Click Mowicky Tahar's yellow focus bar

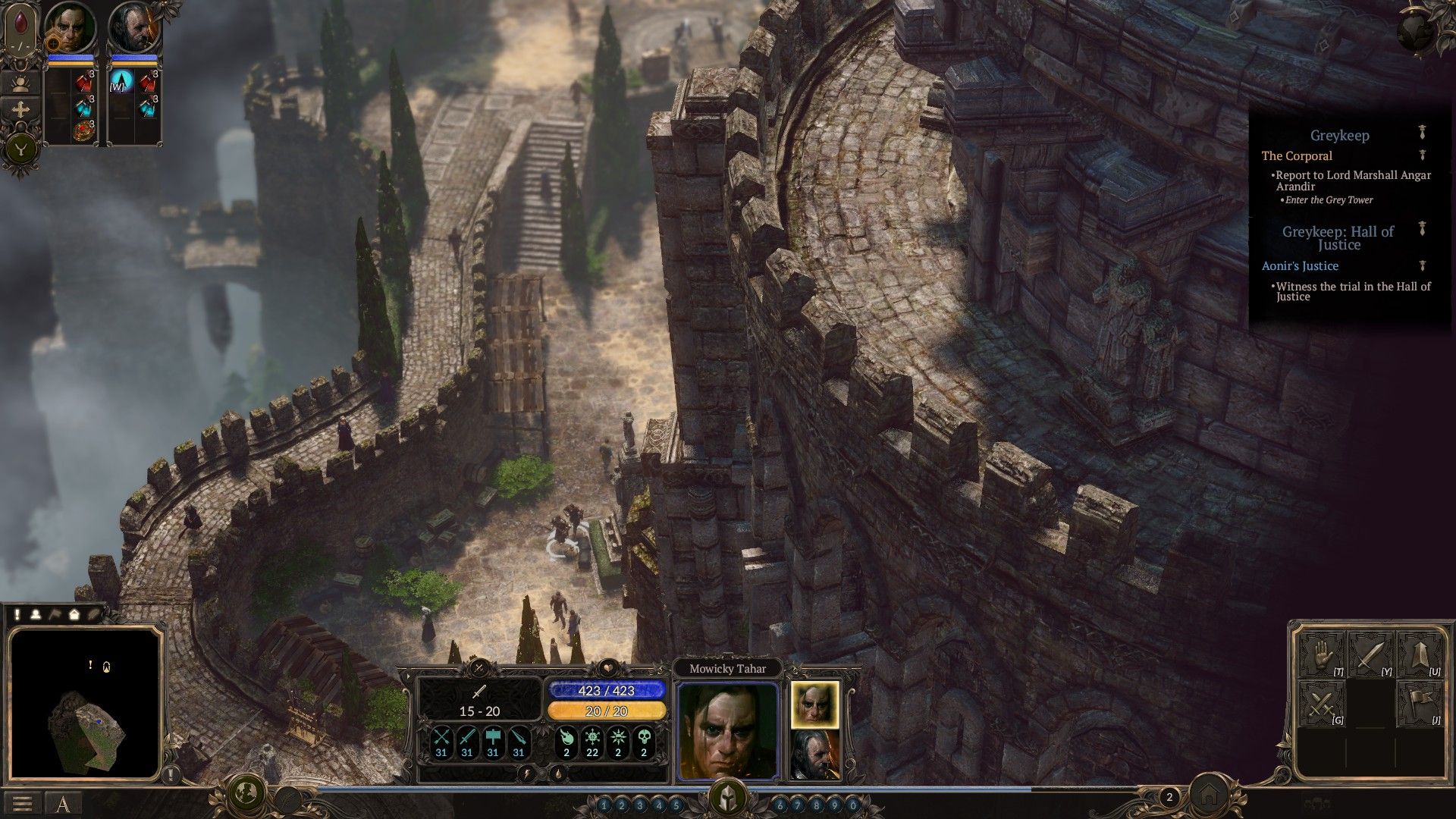607,710
